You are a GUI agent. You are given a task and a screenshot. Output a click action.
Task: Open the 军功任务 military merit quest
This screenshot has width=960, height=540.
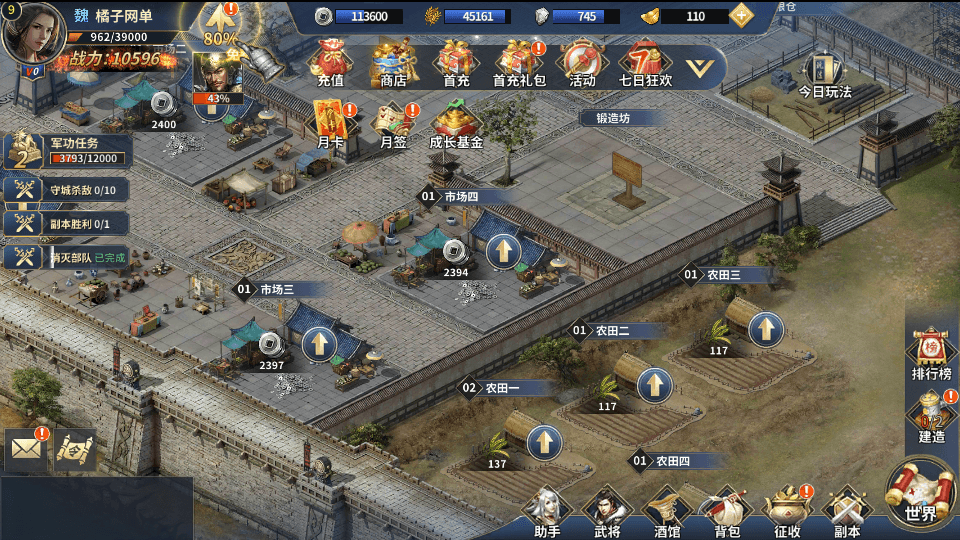pyautogui.click(x=68, y=150)
